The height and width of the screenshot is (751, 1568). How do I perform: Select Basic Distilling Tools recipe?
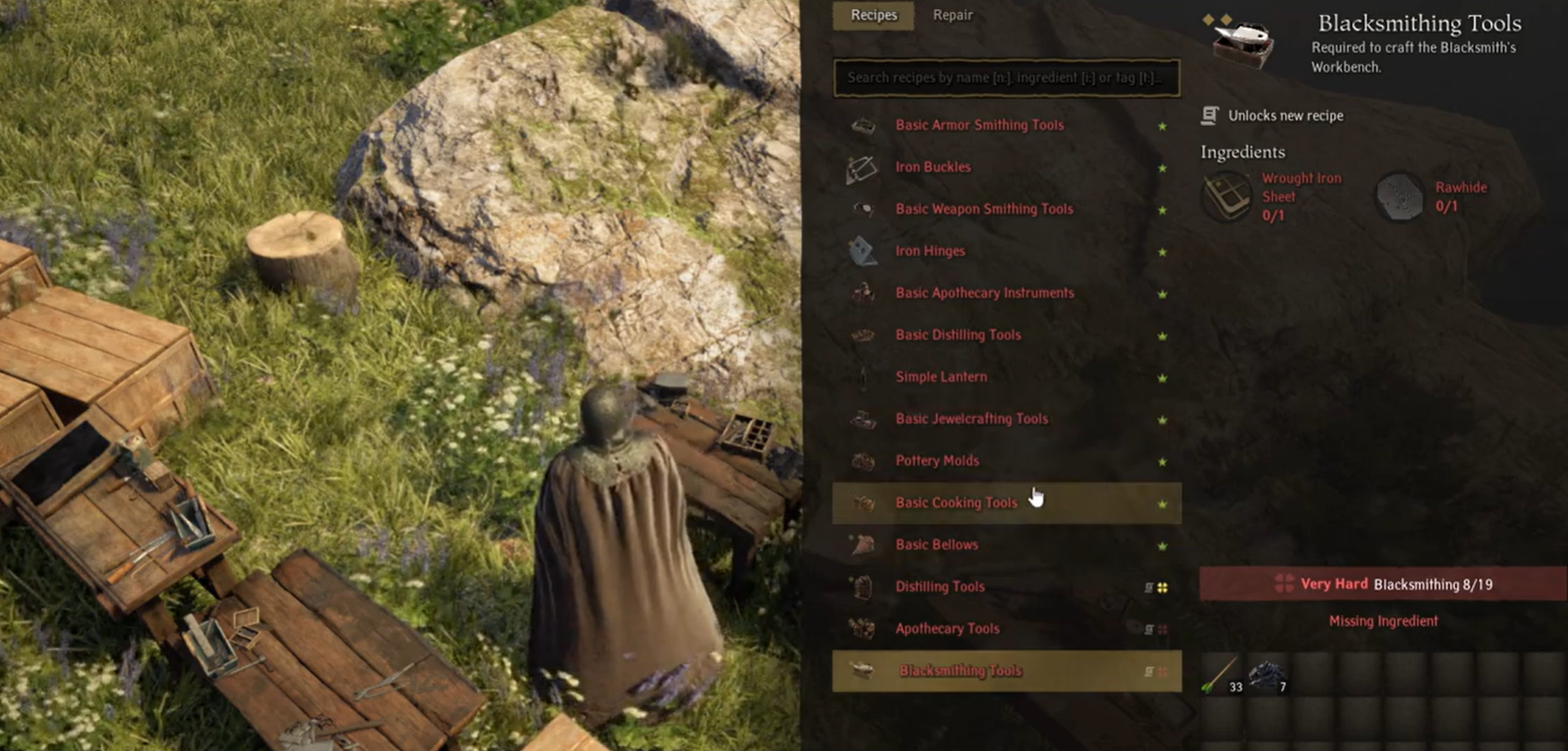point(958,335)
